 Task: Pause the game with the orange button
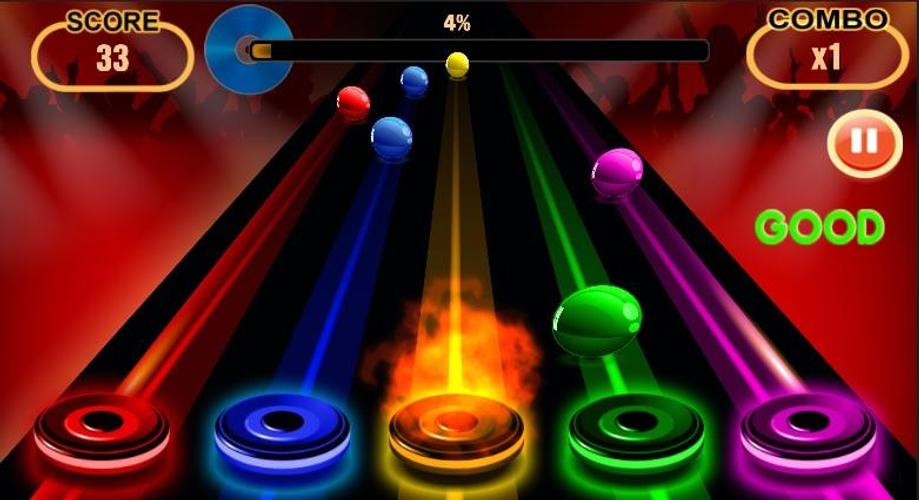(x=864, y=144)
